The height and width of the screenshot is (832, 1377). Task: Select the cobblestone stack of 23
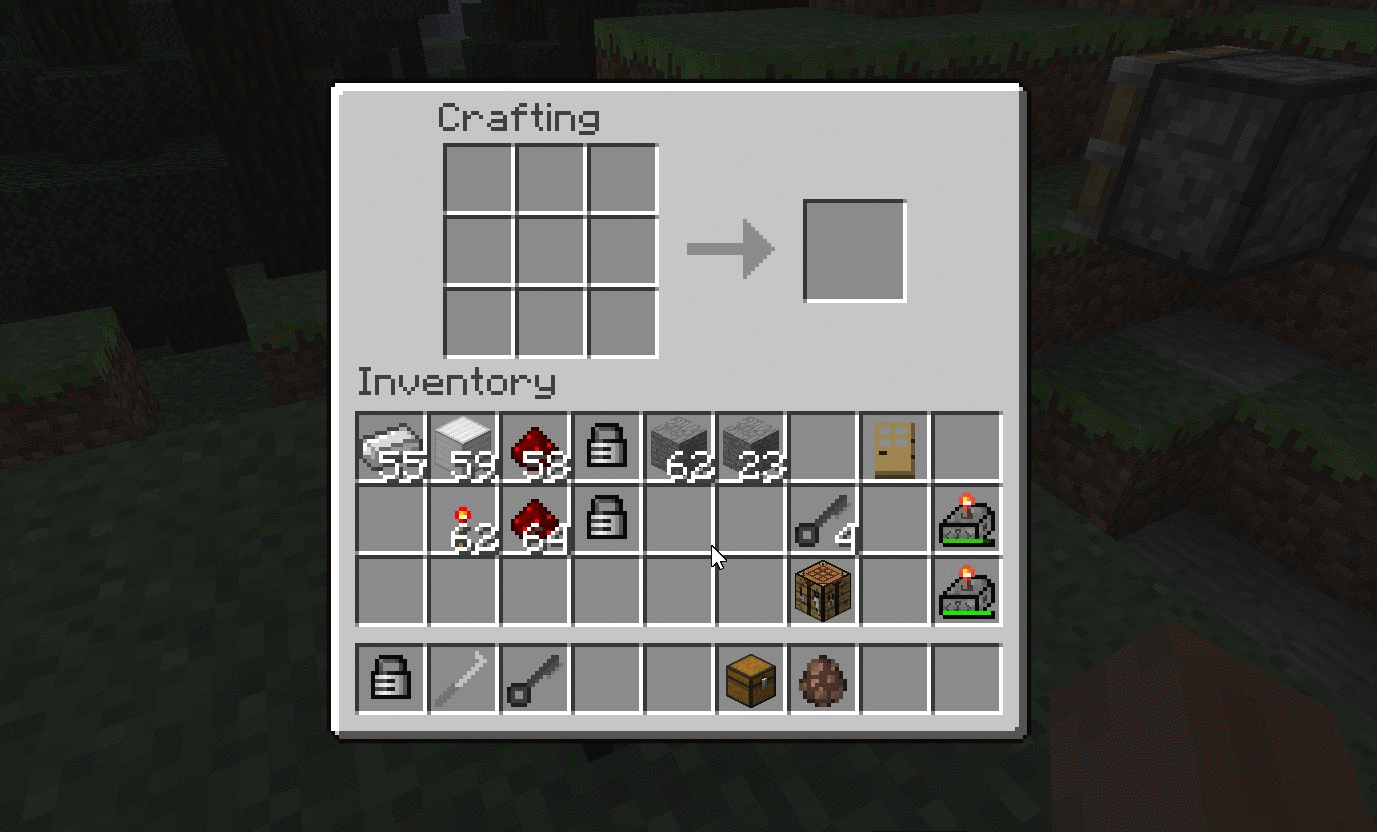click(x=750, y=445)
